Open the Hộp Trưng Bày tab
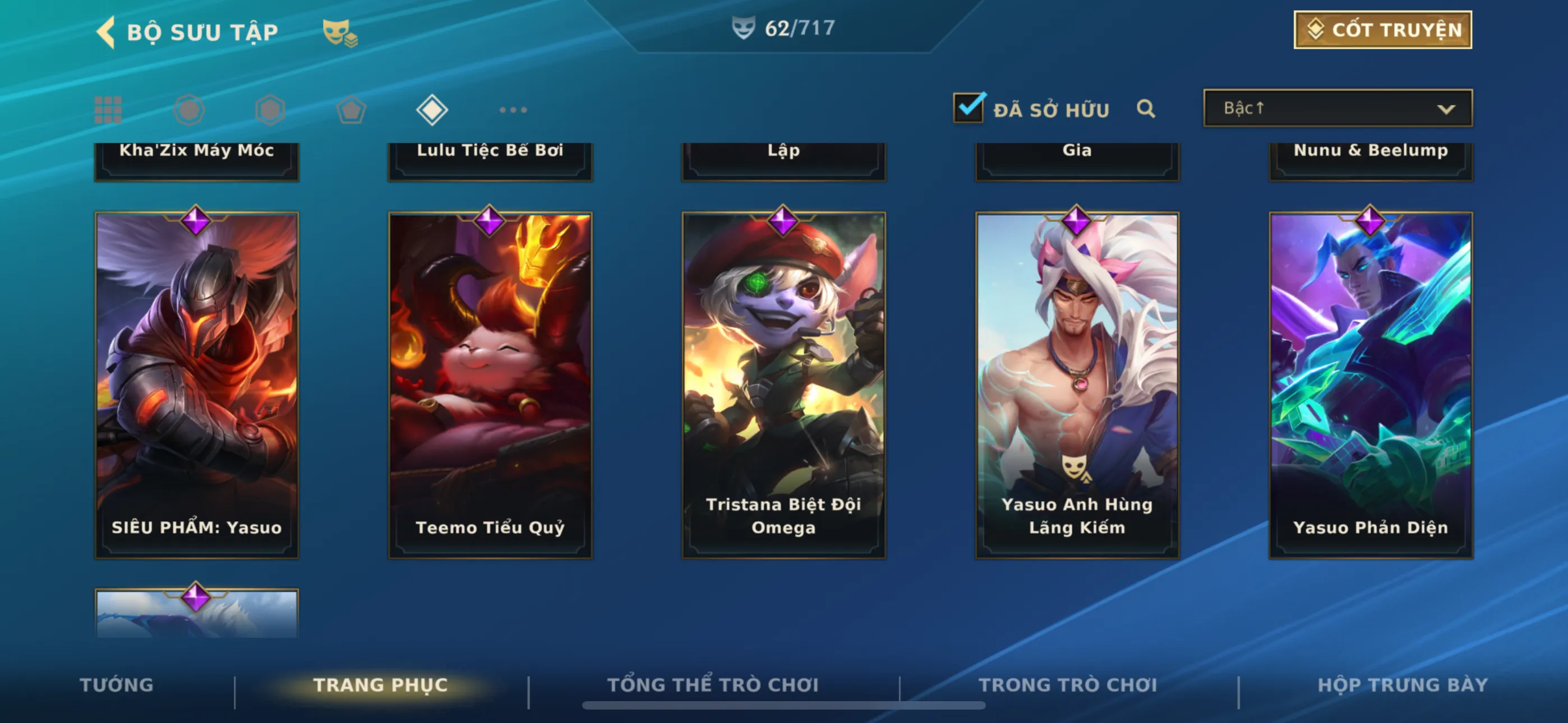This screenshot has width=1568, height=723. pyautogui.click(x=1403, y=685)
